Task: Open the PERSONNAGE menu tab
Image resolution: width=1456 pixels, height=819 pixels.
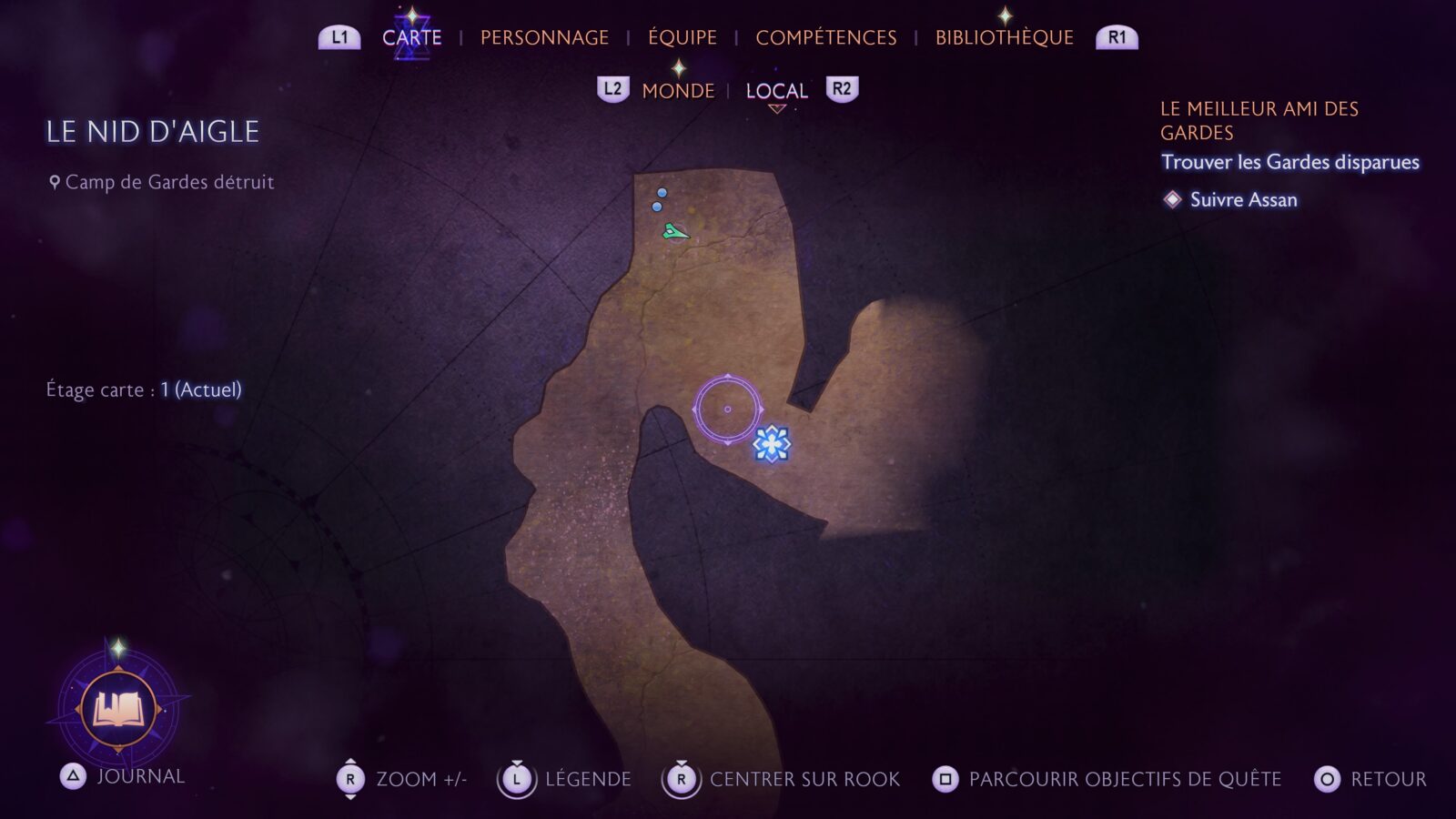Action: pyautogui.click(x=544, y=37)
